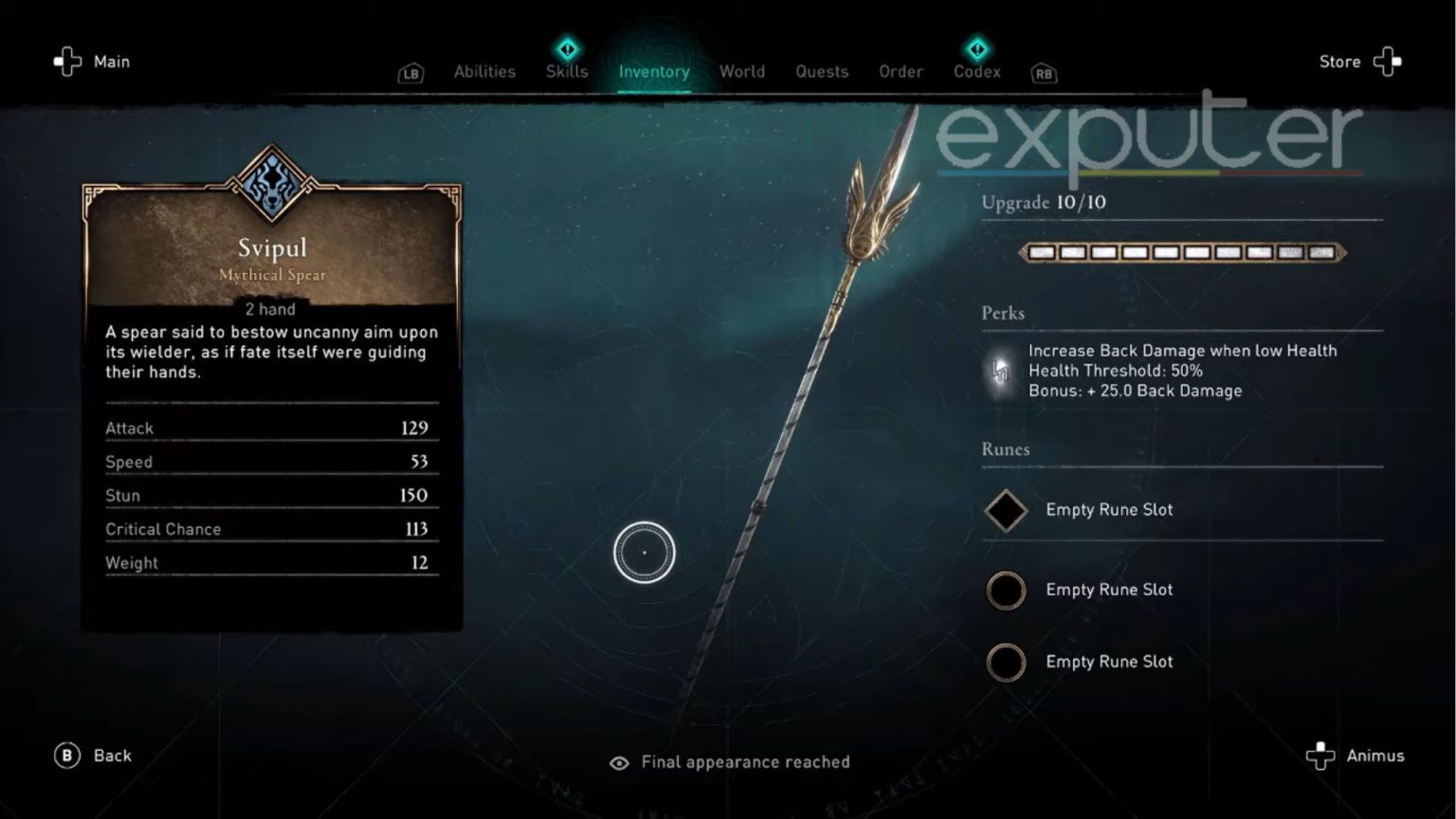The height and width of the screenshot is (819, 1456).
Task: Click the LB bumper icon
Action: (x=409, y=73)
